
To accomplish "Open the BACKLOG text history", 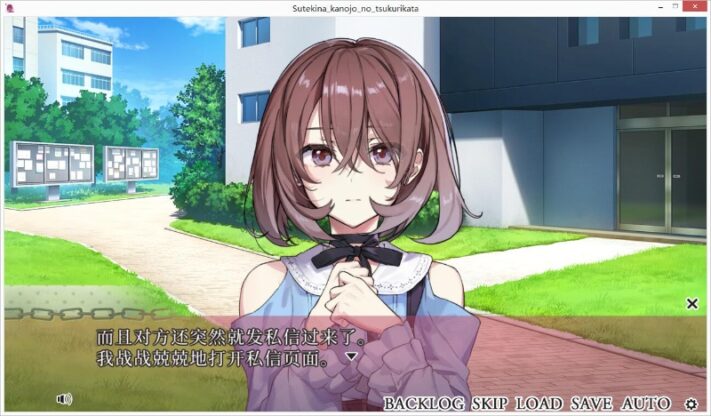I will pos(424,404).
